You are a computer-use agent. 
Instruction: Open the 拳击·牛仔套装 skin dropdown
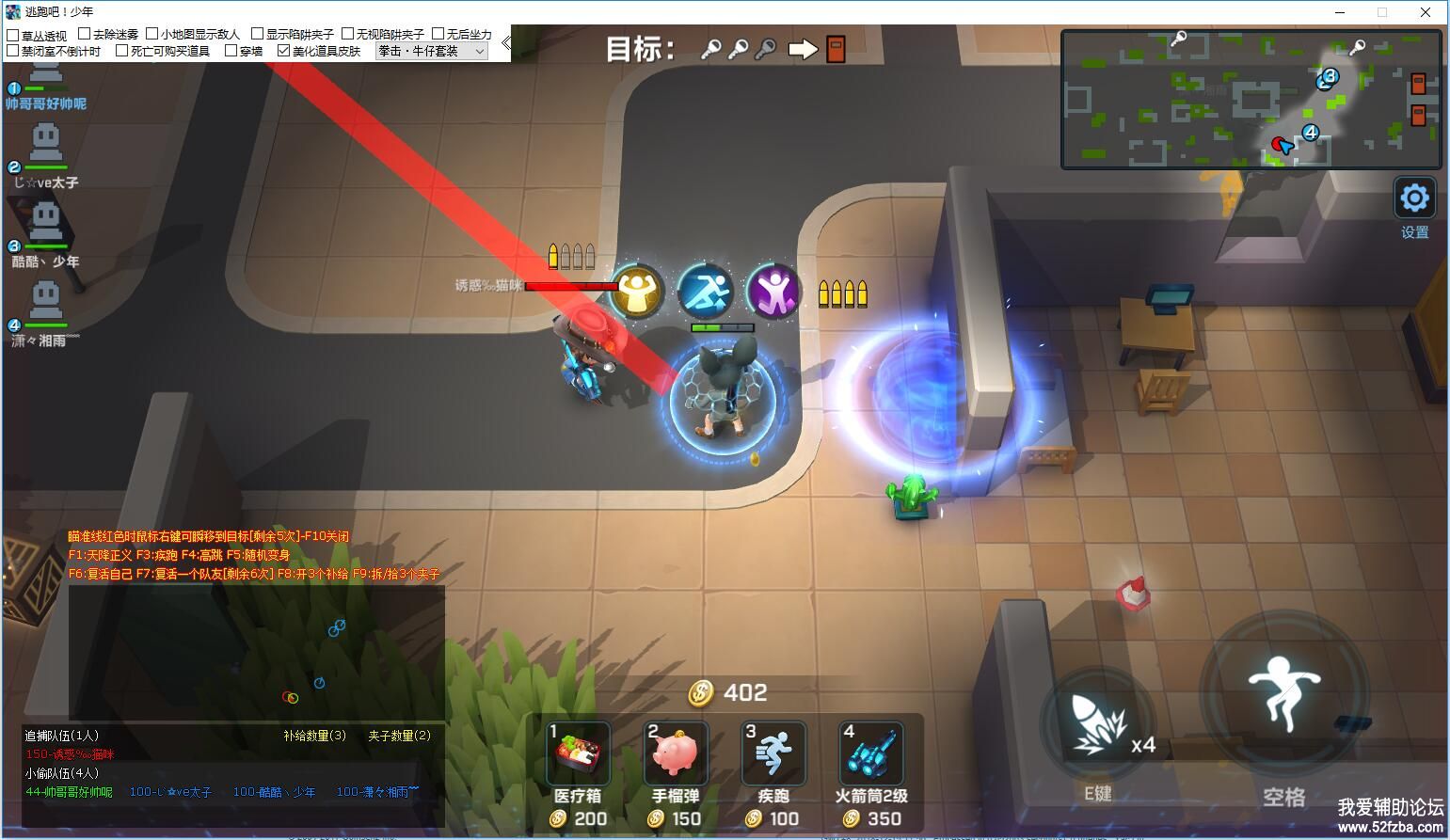tap(432, 51)
